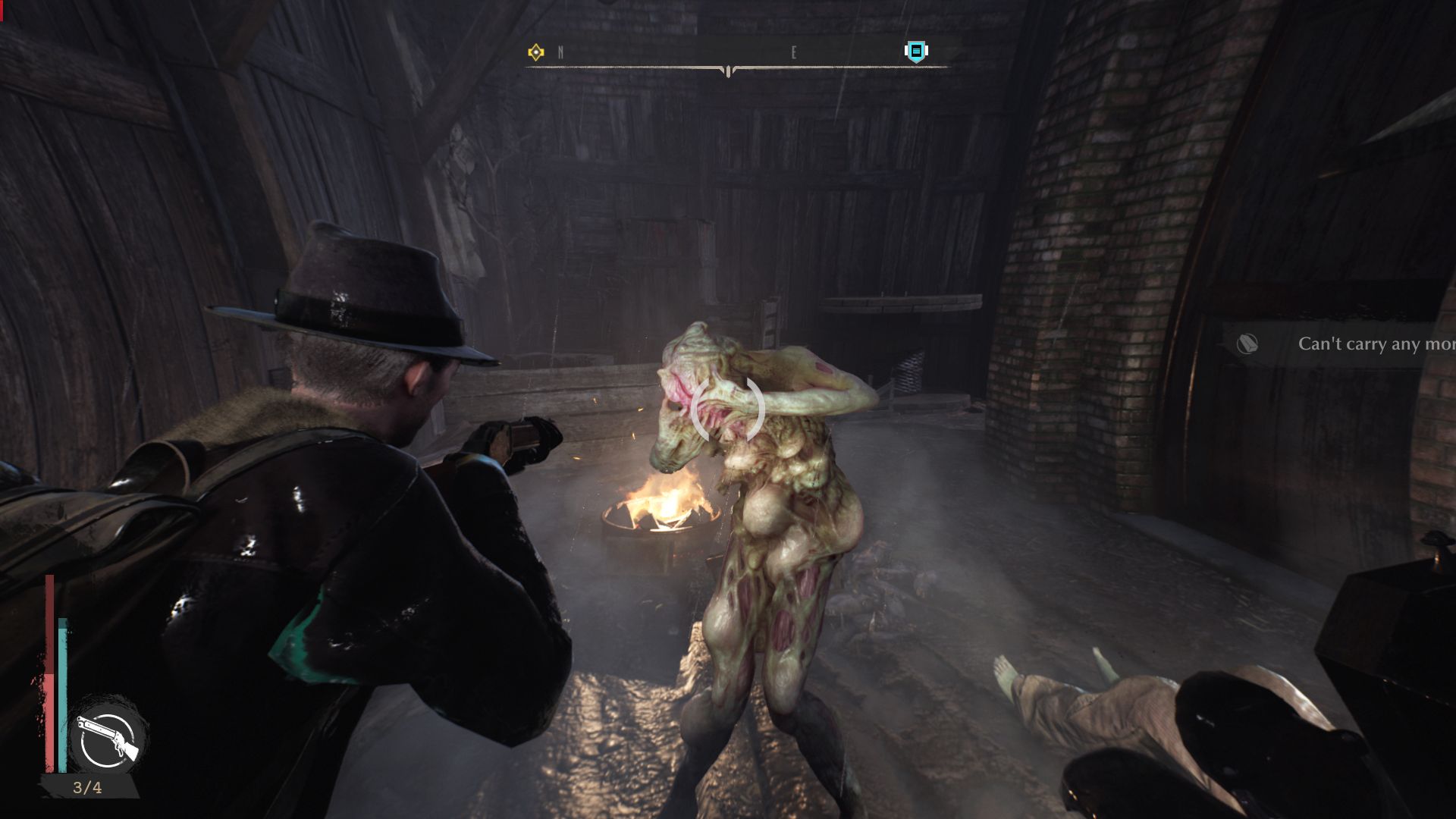Viewport: 1456px width, 819px height.
Task: Click the blue objective compass marker
Action: pos(916,51)
